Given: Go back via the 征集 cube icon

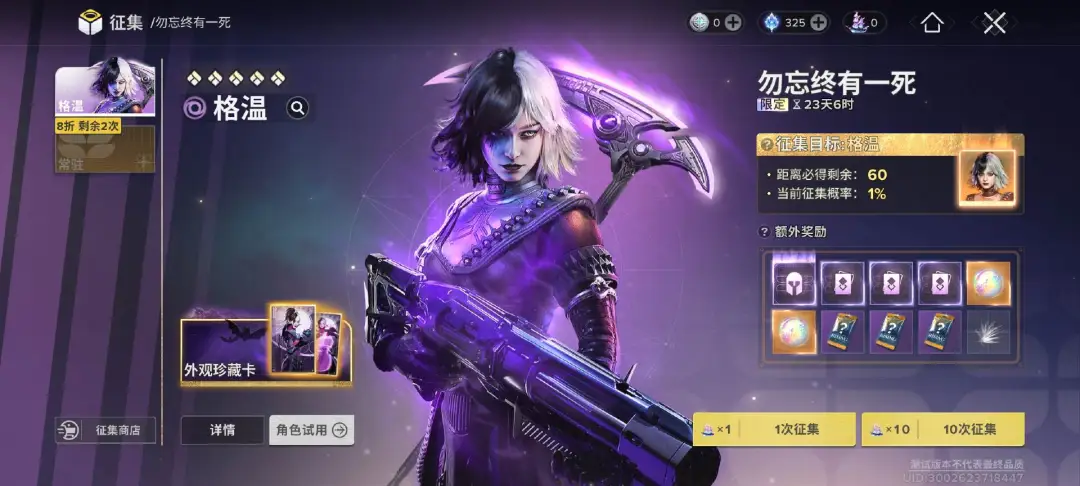Looking at the screenshot, I should point(91,22).
